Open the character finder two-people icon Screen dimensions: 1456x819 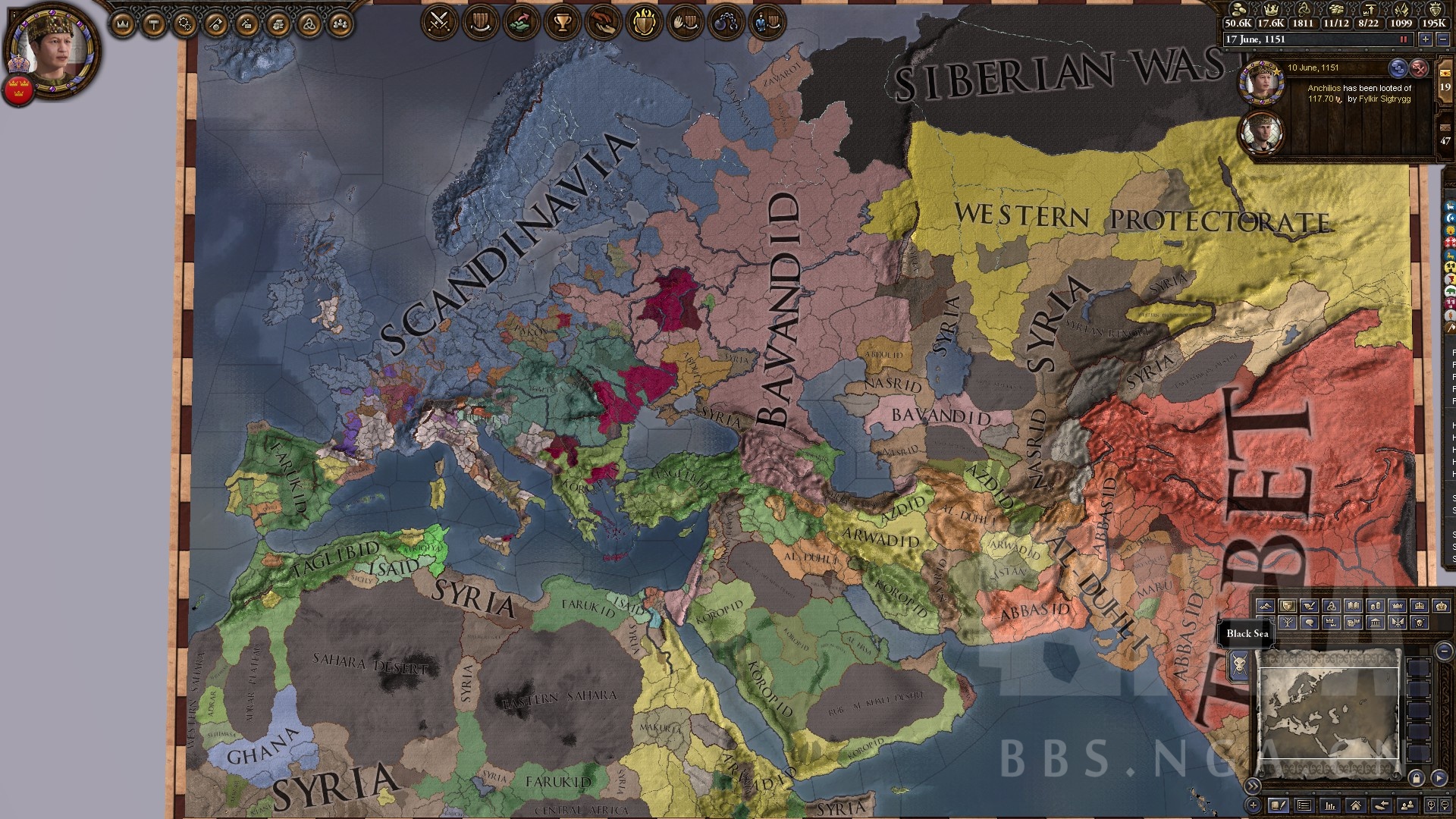tap(1407, 805)
